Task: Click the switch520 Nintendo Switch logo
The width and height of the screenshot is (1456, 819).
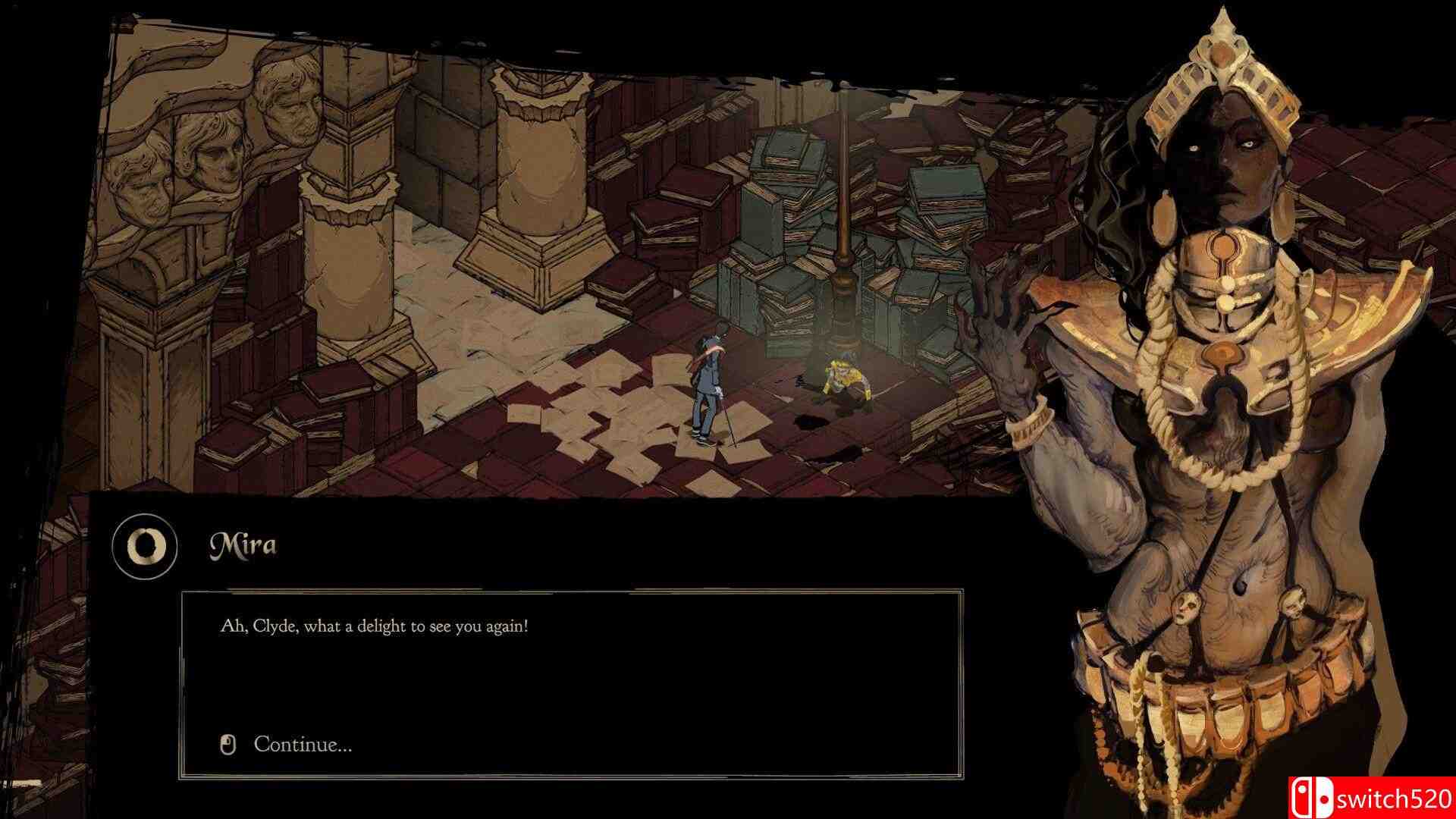Action: click(1313, 795)
